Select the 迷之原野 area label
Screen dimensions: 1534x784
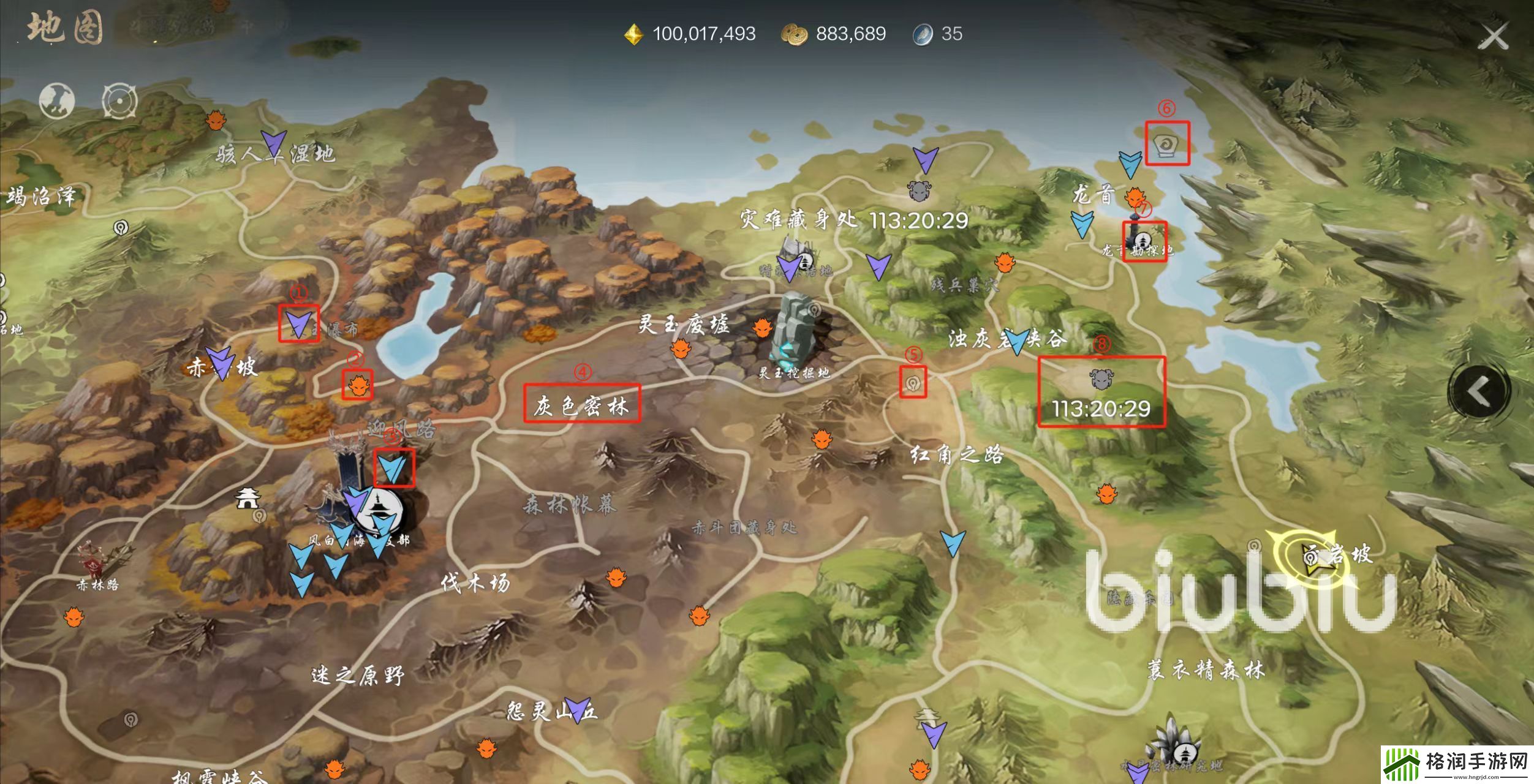click(358, 676)
